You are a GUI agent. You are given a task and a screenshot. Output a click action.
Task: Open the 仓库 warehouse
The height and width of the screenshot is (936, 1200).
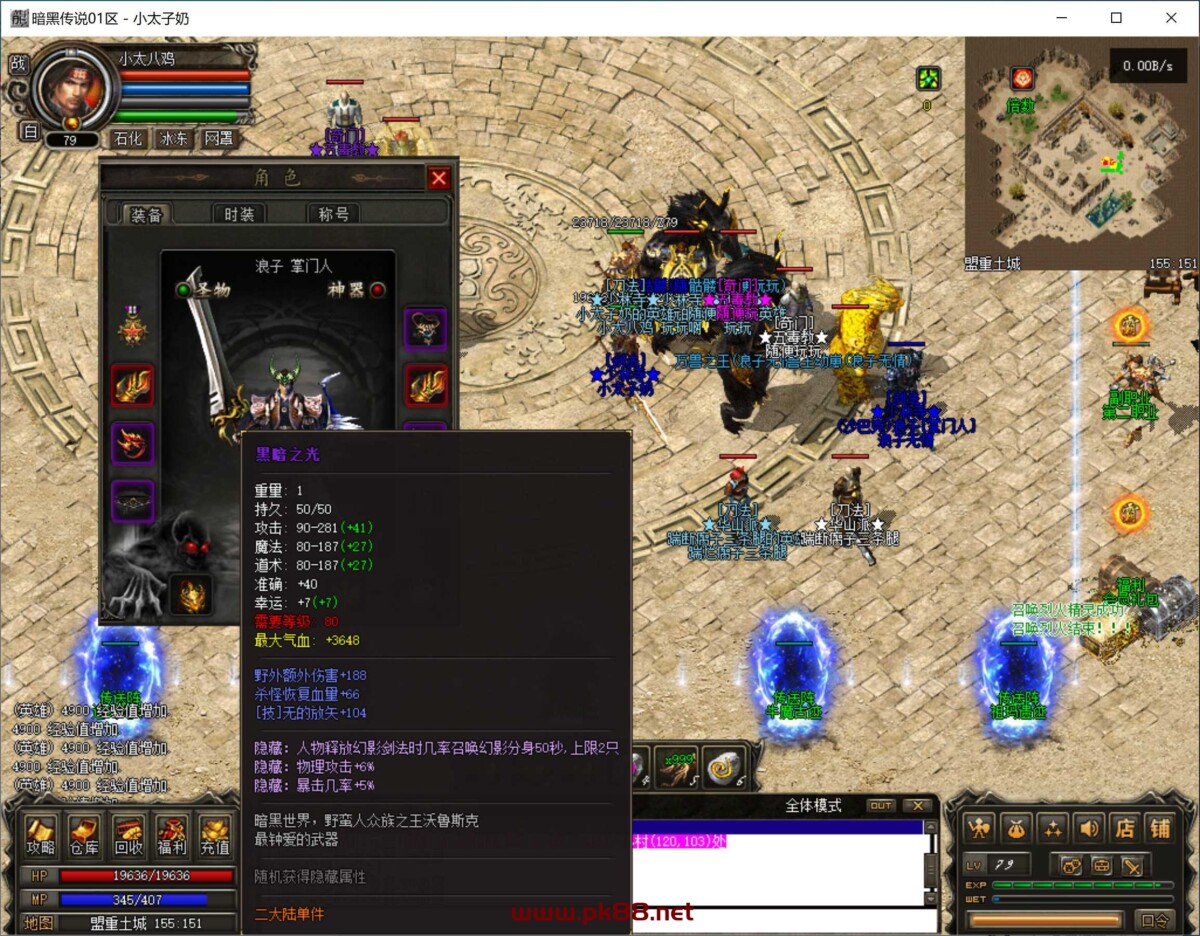point(85,836)
